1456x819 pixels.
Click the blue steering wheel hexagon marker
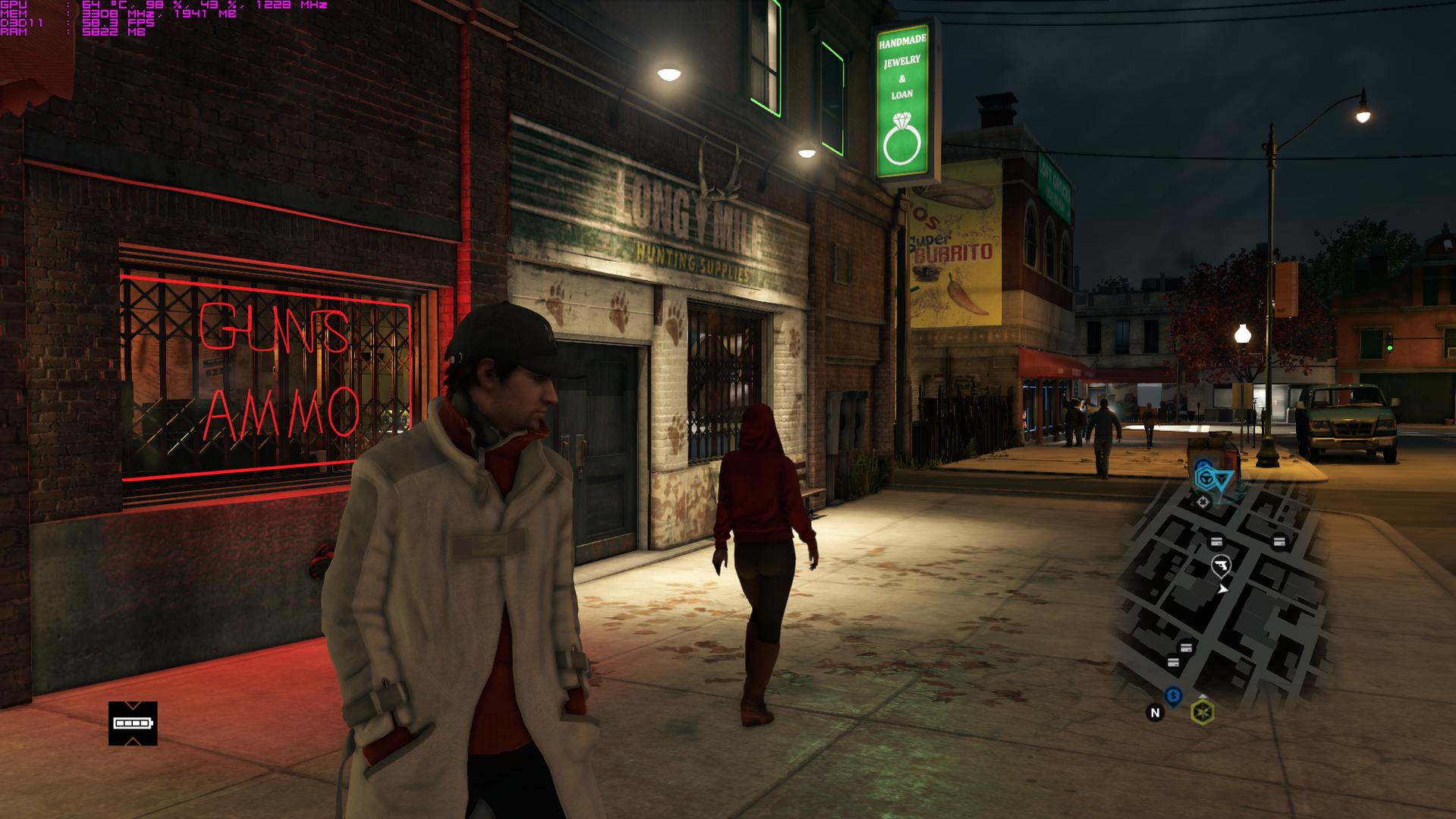click(x=1205, y=478)
